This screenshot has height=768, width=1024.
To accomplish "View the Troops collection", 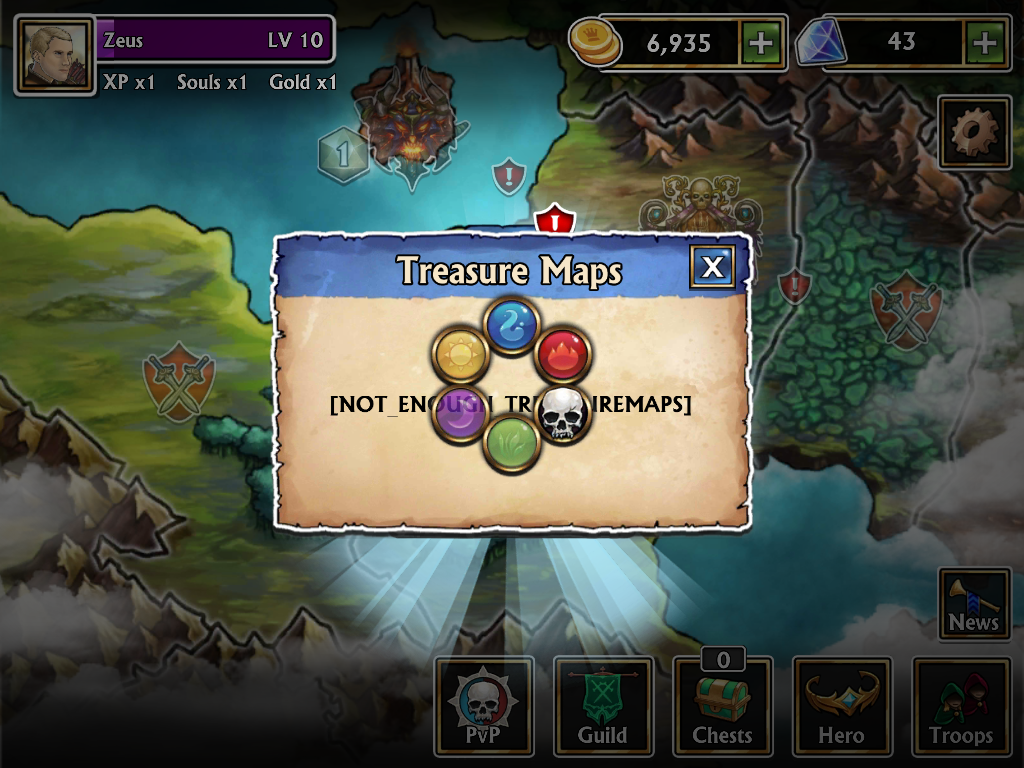I will 961,706.
